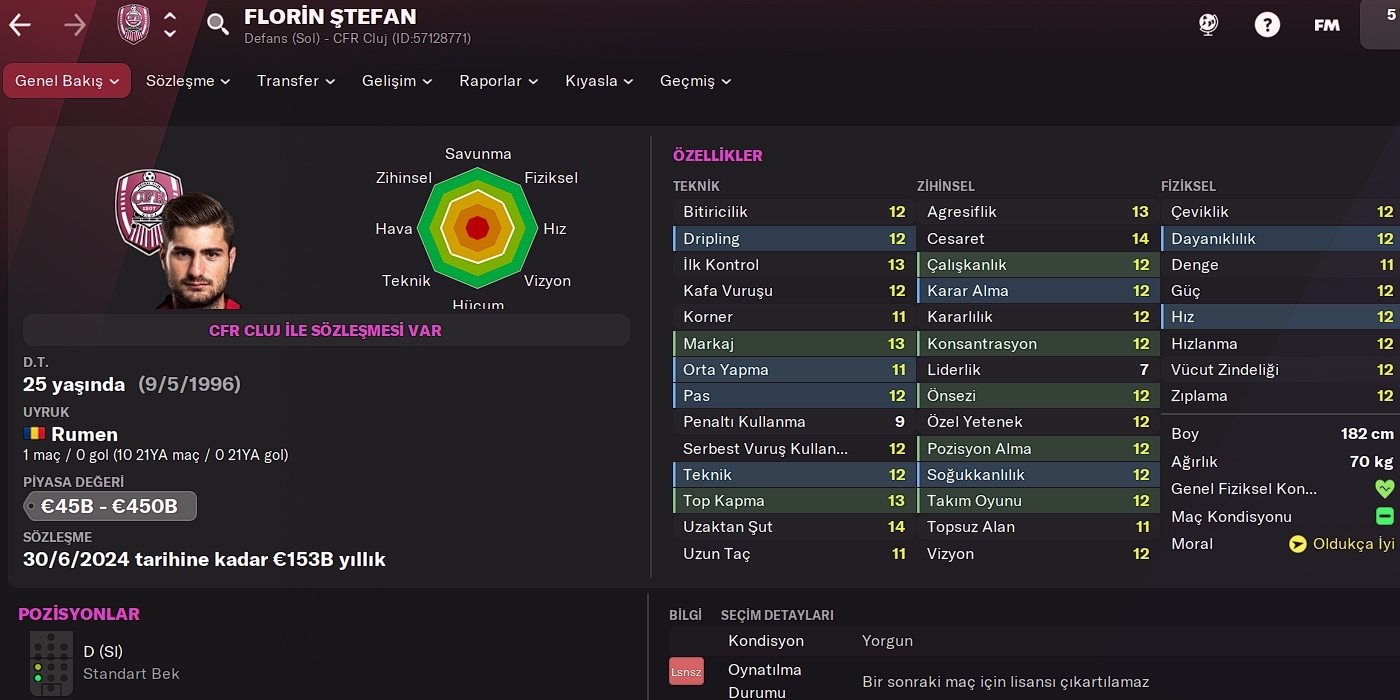Choose the Kıyasla menu

pos(599,81)
